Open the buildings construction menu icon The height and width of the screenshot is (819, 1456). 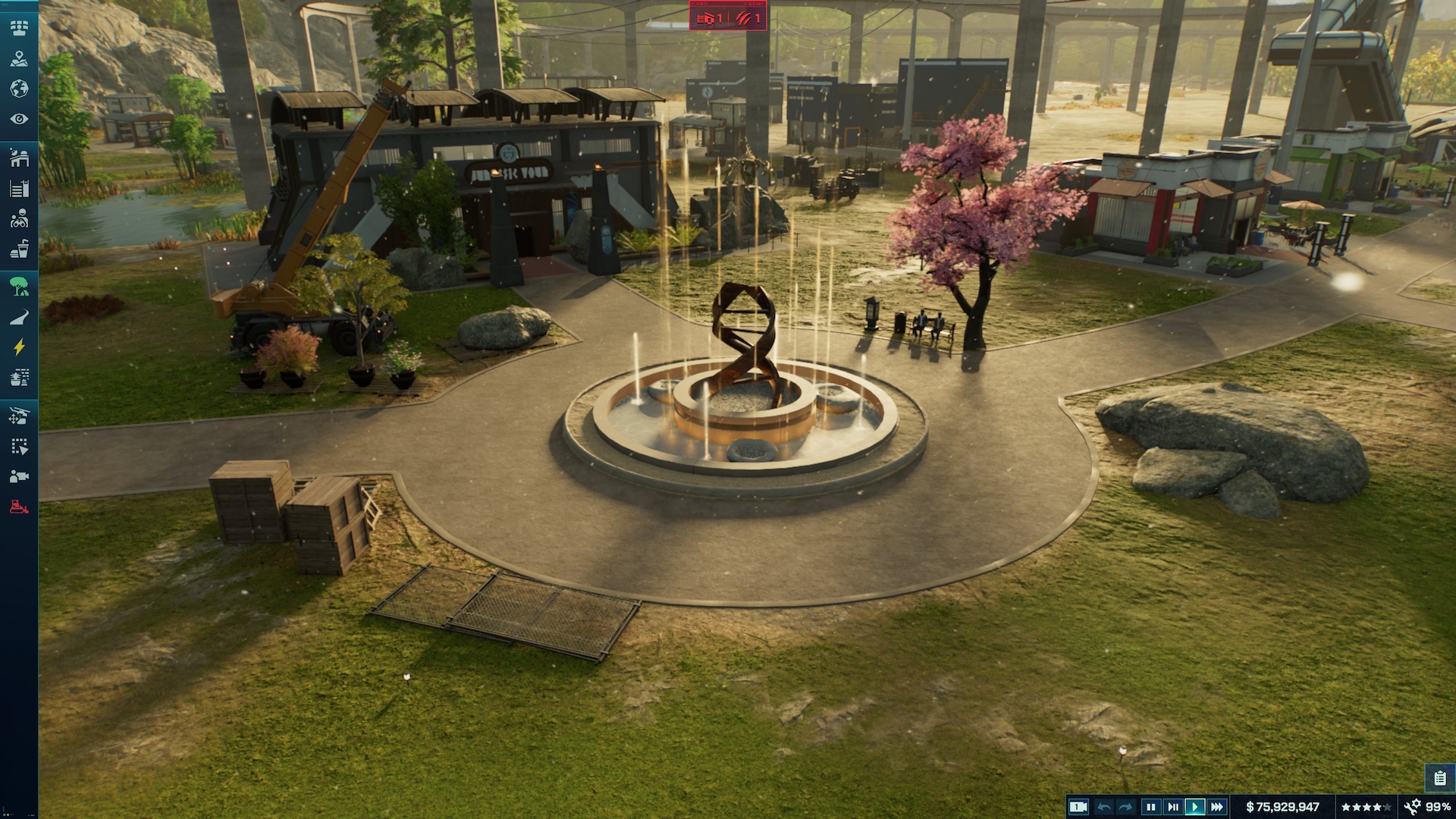pyautogui.click(x=19, y=159)
